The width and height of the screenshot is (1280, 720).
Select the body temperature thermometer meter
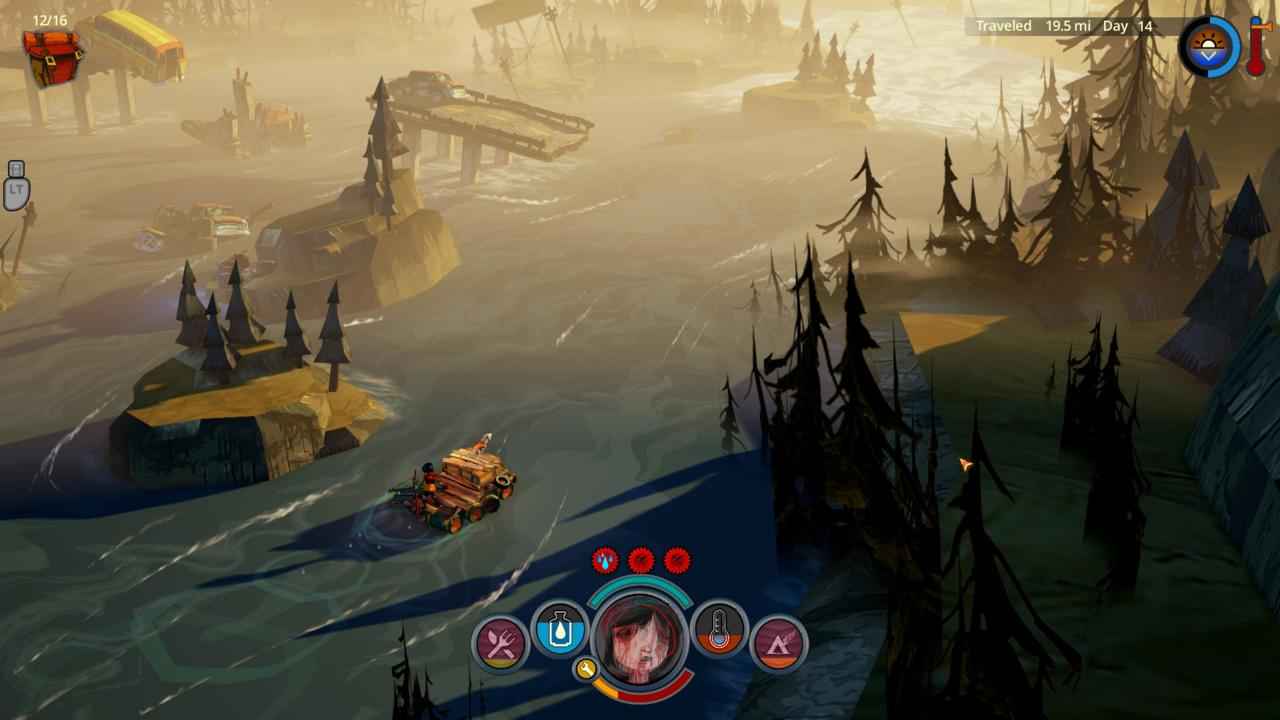719,629
